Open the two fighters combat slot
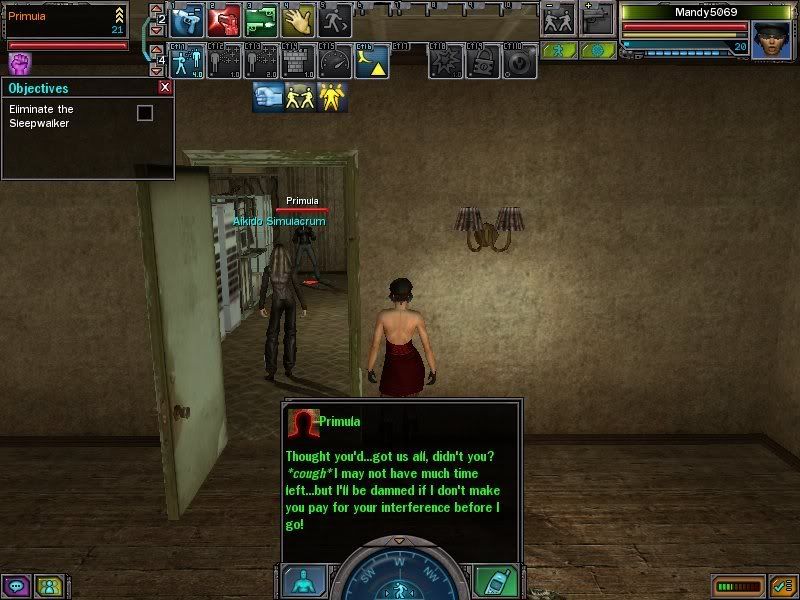Viewport: 800px width, 600px height. [x=559, y=20]
